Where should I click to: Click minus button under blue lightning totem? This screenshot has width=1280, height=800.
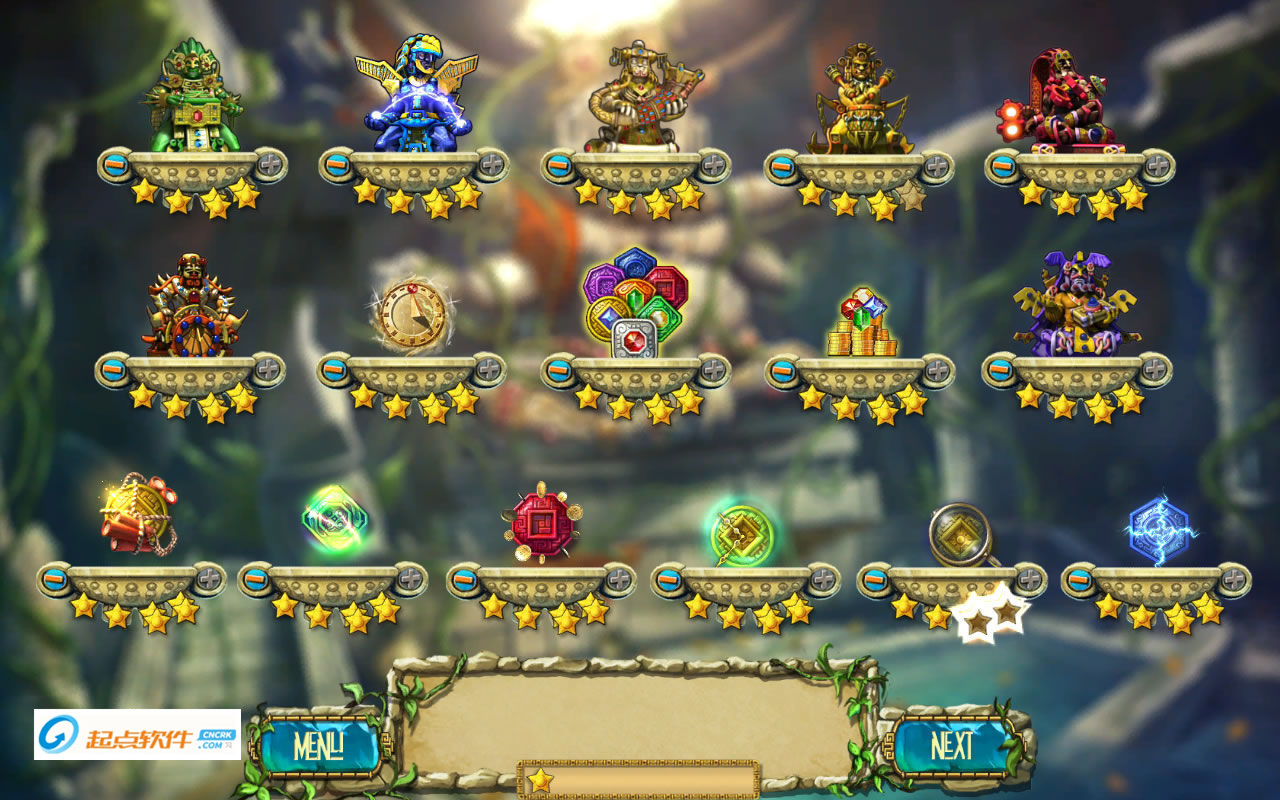tap(338, 165)
